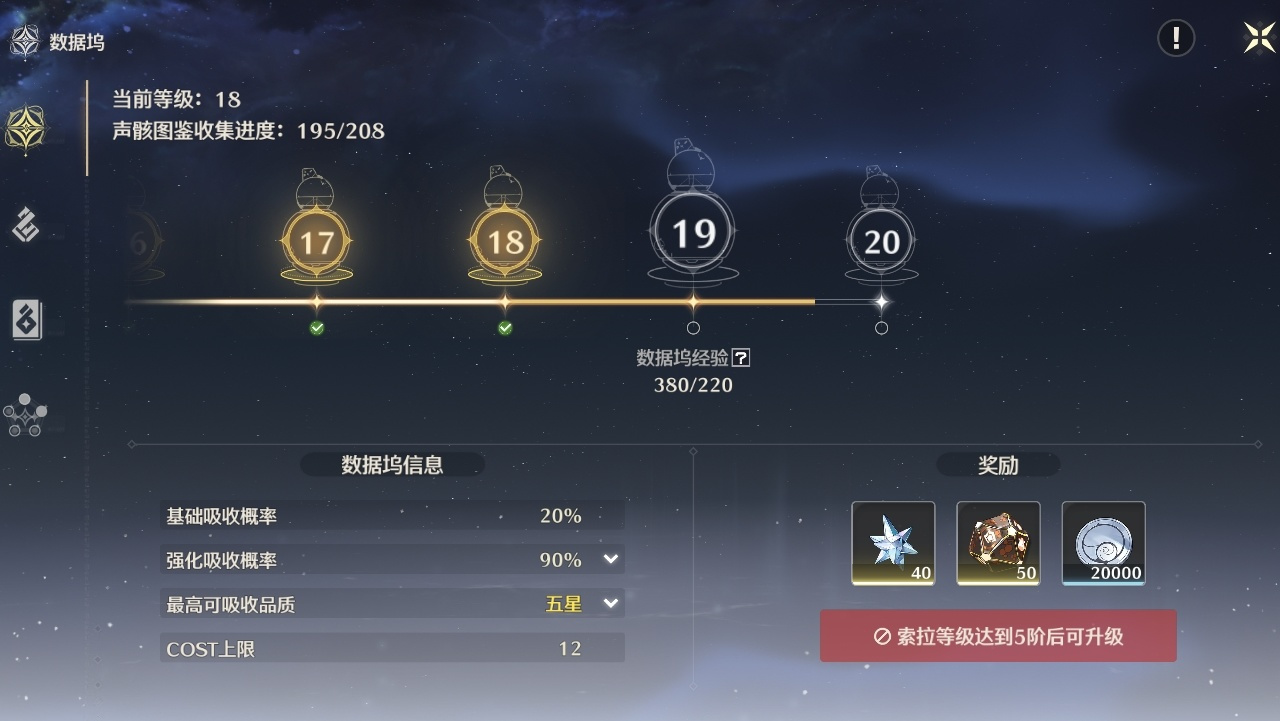Expand the 强化吸收概率 row arrow

611,559
